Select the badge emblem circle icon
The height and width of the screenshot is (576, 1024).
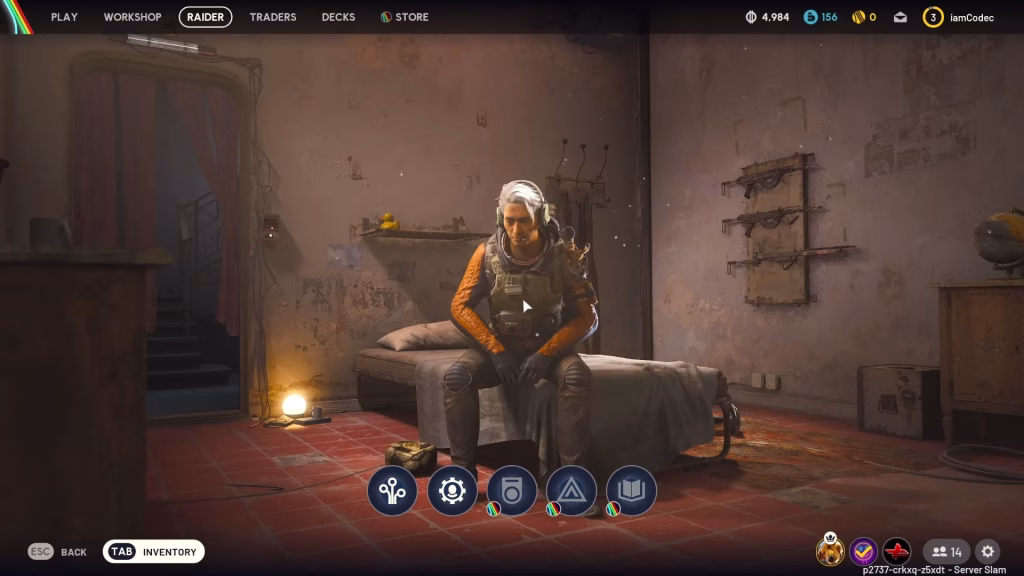[x=512, y=491]
